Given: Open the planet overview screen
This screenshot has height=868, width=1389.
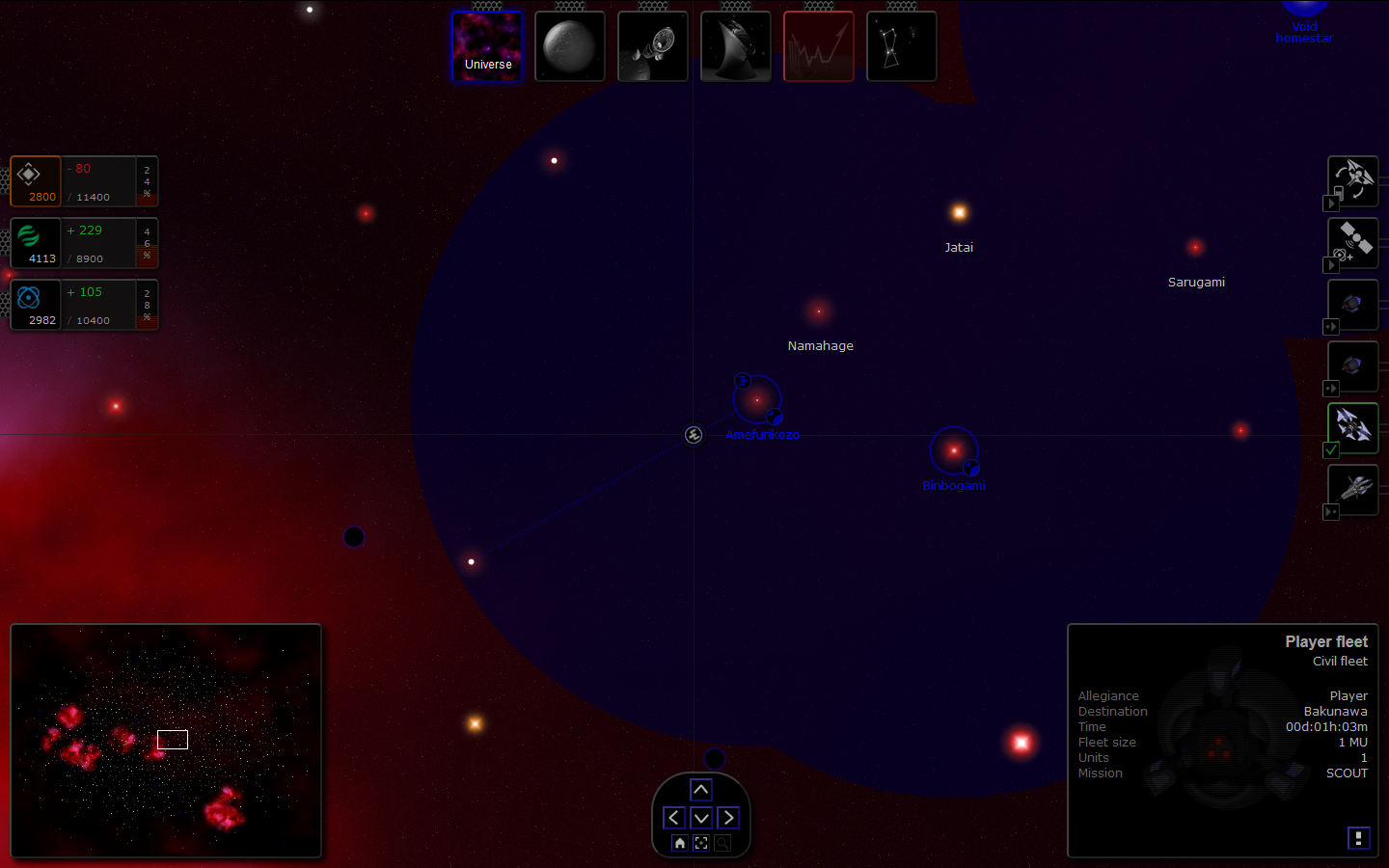Looking at the screenshot, I should (x=570, y=45).
